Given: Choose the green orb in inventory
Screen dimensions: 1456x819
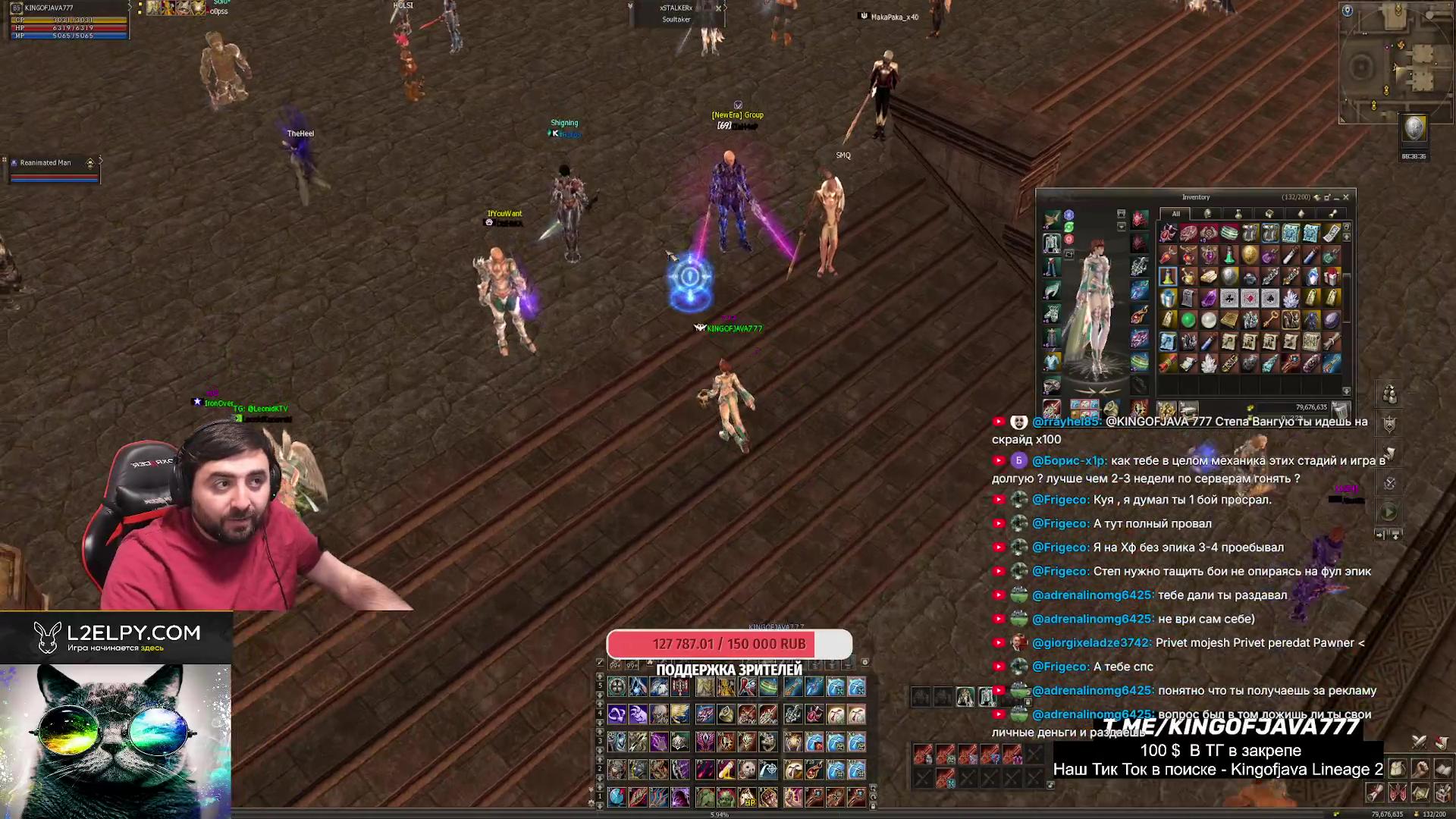Looking at the screenshot, I should [x=1188, y=320].
